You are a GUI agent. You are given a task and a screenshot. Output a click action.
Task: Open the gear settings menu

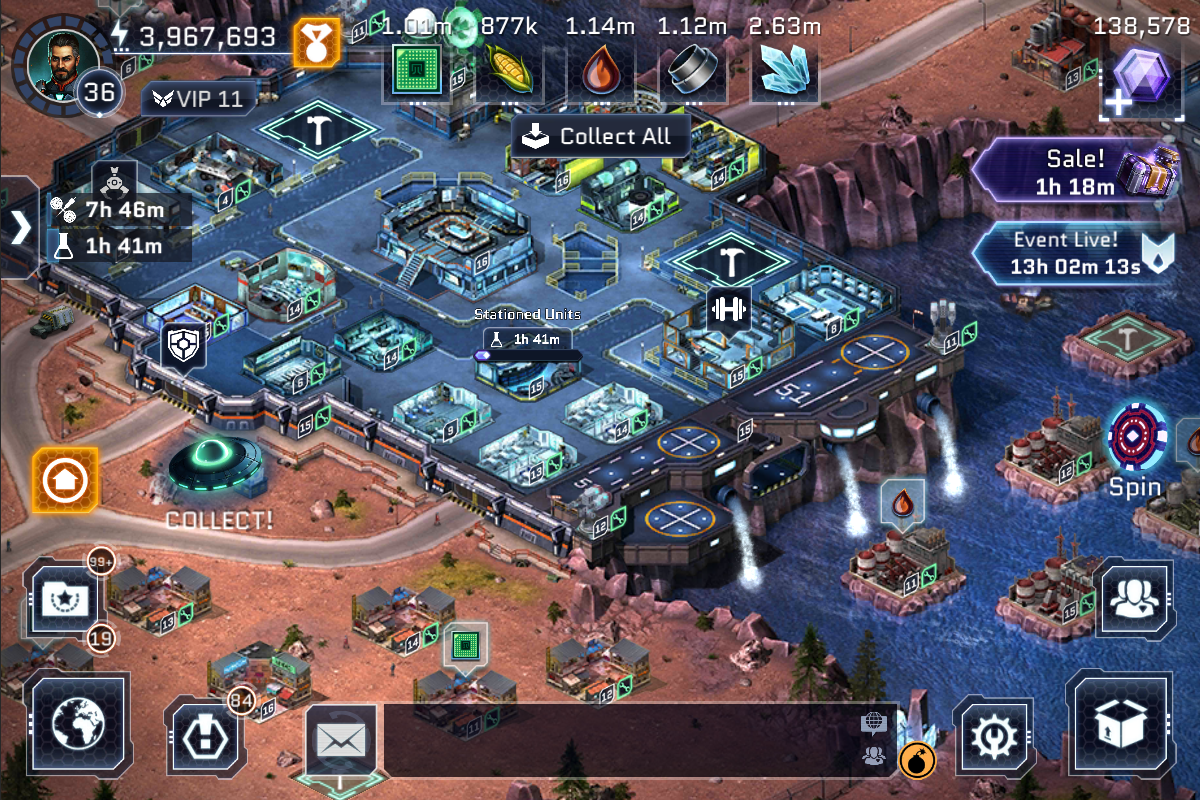(x=993, y=740)
